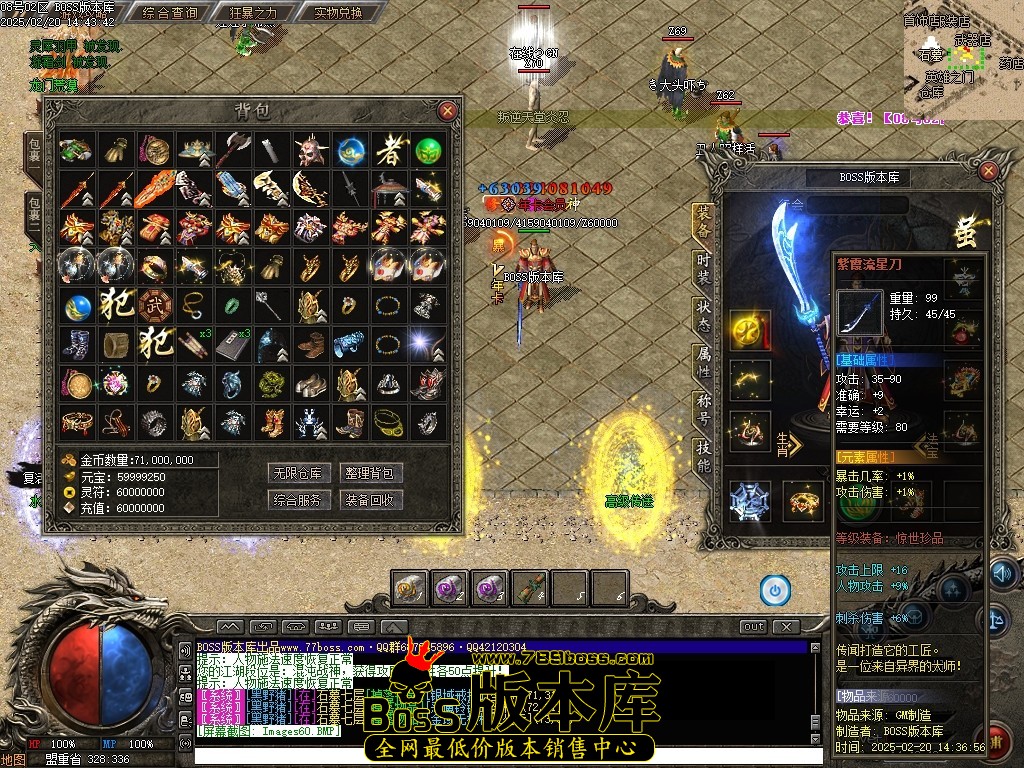Click the chat window's out button

pos(754,627)
